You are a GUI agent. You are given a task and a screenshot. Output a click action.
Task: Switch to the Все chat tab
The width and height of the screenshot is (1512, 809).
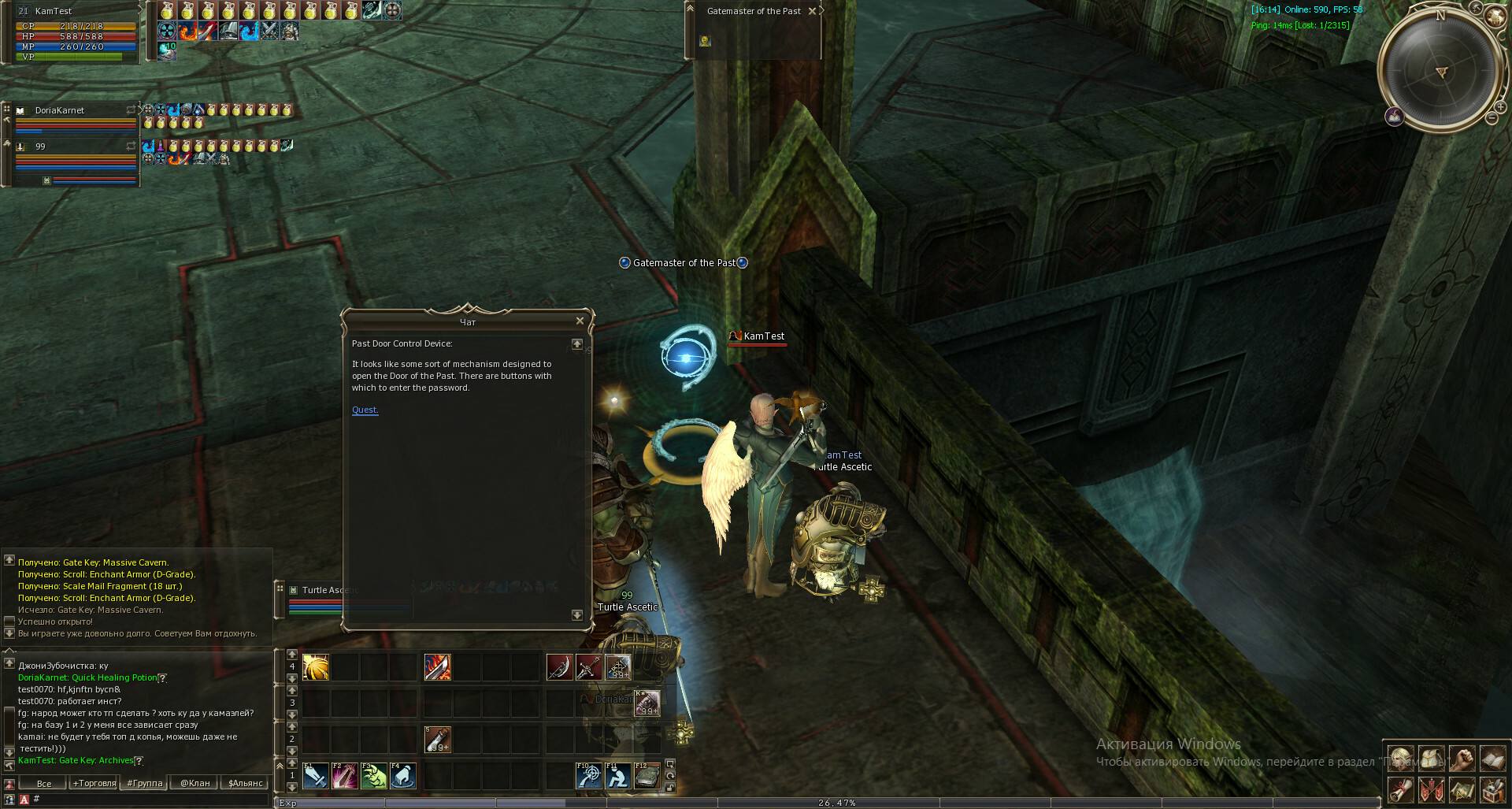click(x=44, y=783)
